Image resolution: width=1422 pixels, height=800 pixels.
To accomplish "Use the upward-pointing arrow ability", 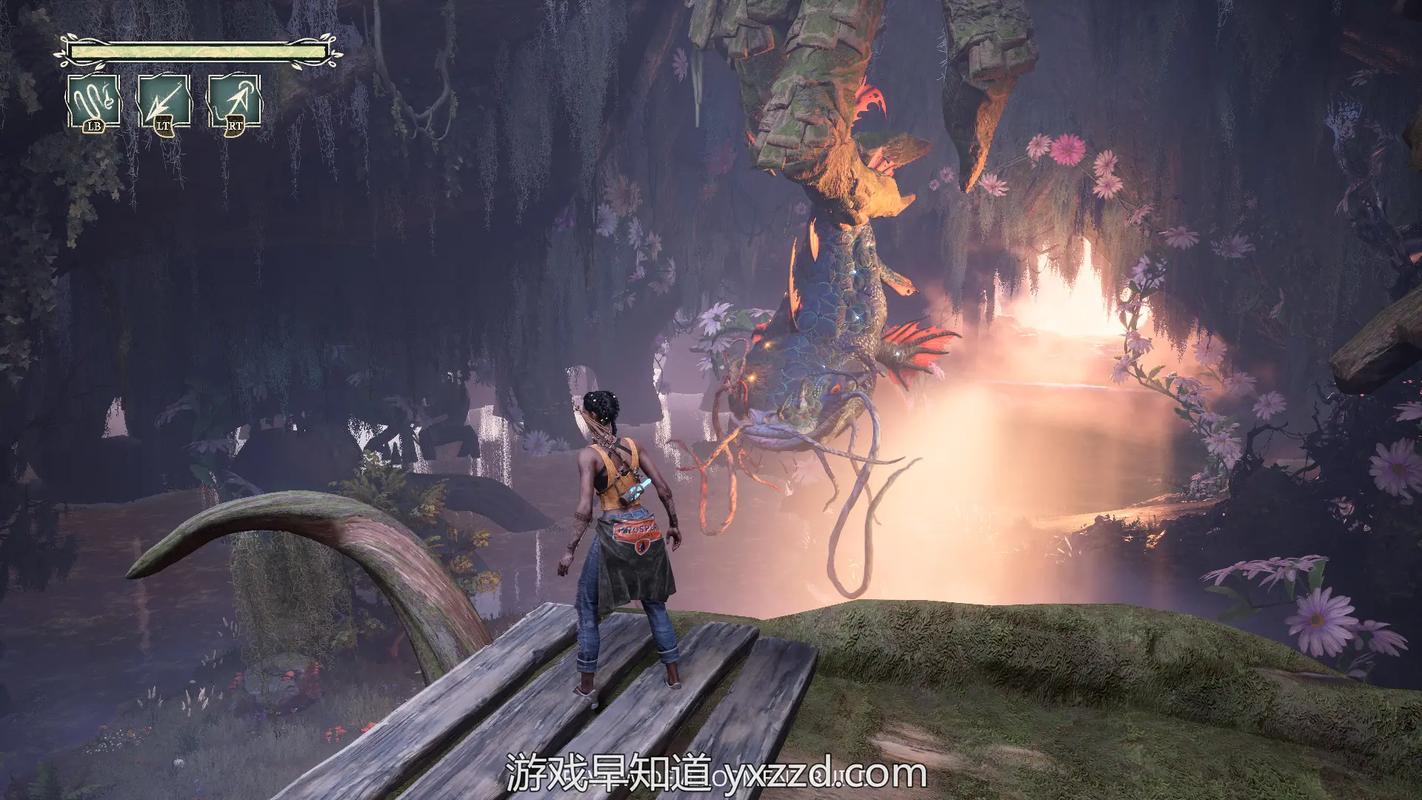I will click(235, 100).
